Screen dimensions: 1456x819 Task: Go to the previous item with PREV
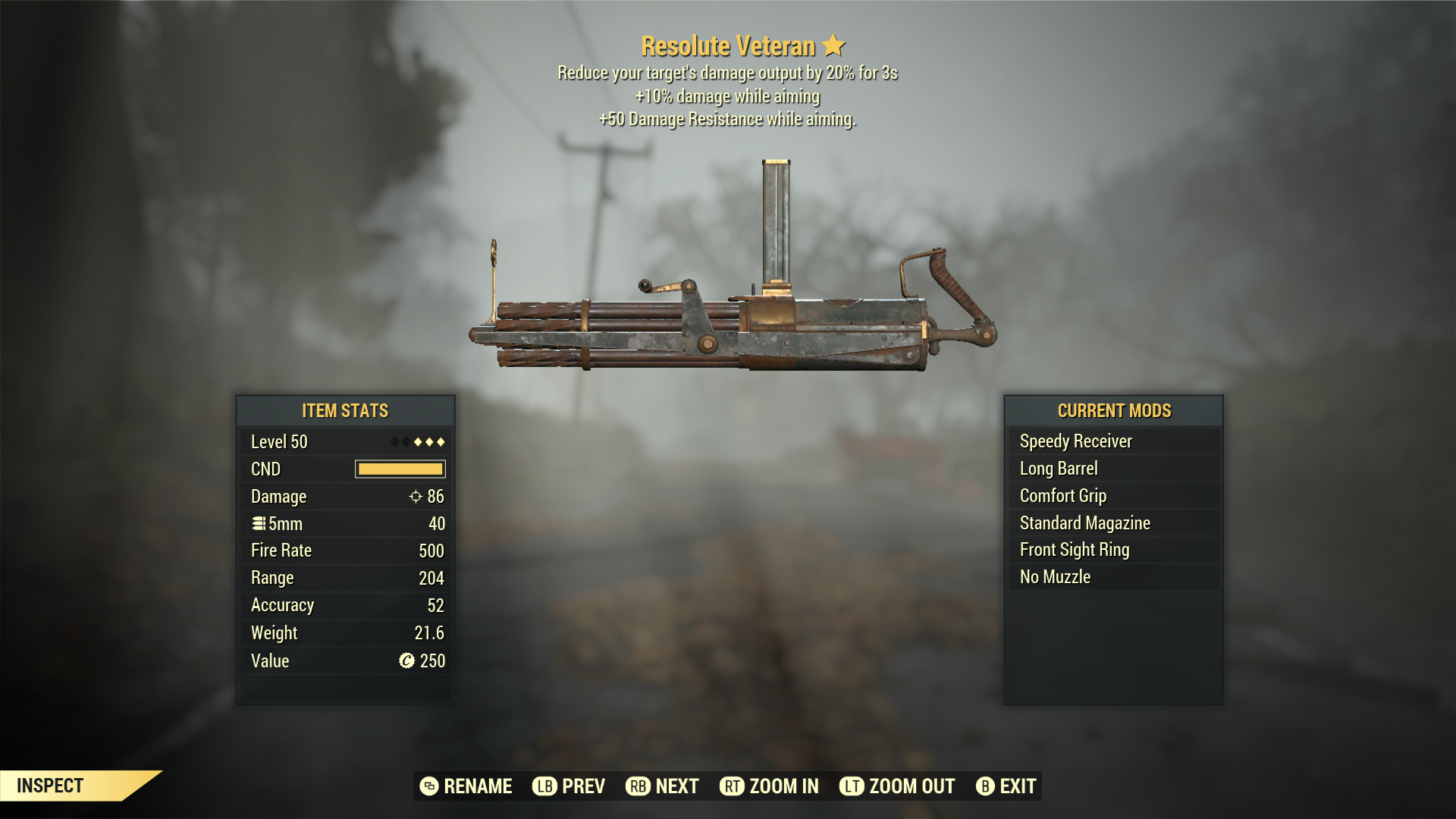point(569,786)
